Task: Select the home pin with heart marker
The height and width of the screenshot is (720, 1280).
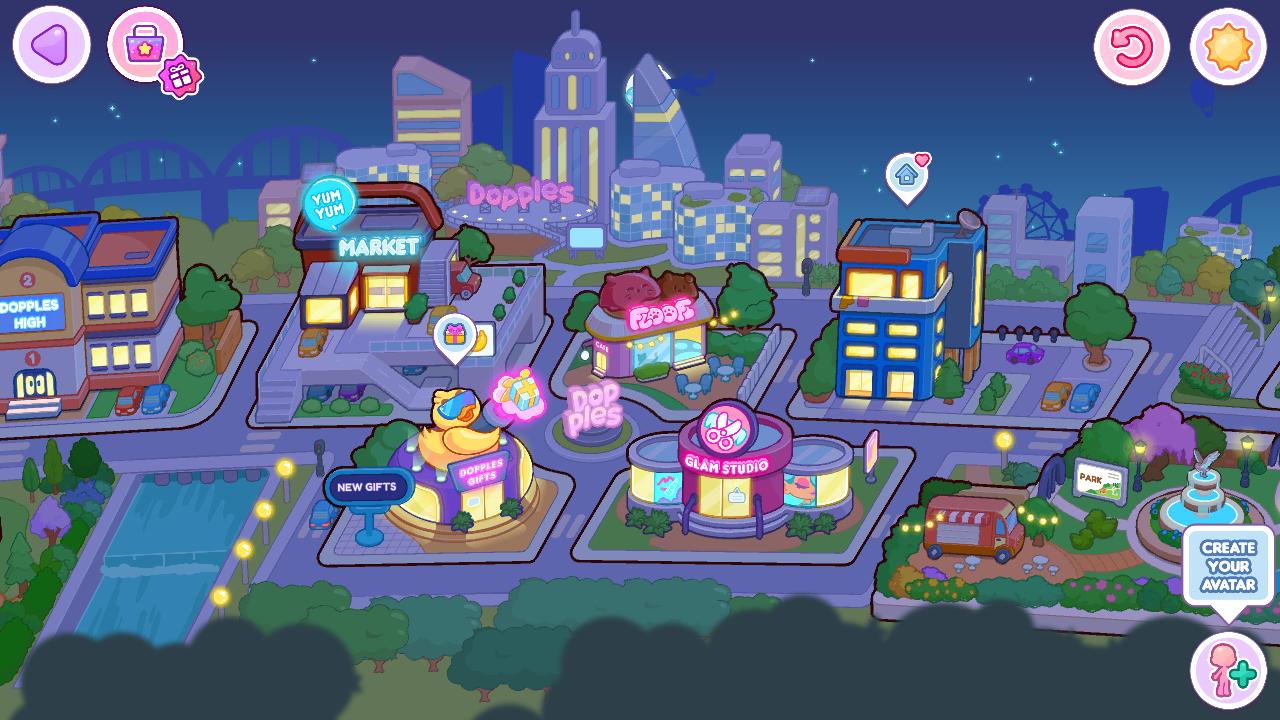Action: (x=907, y=176)
